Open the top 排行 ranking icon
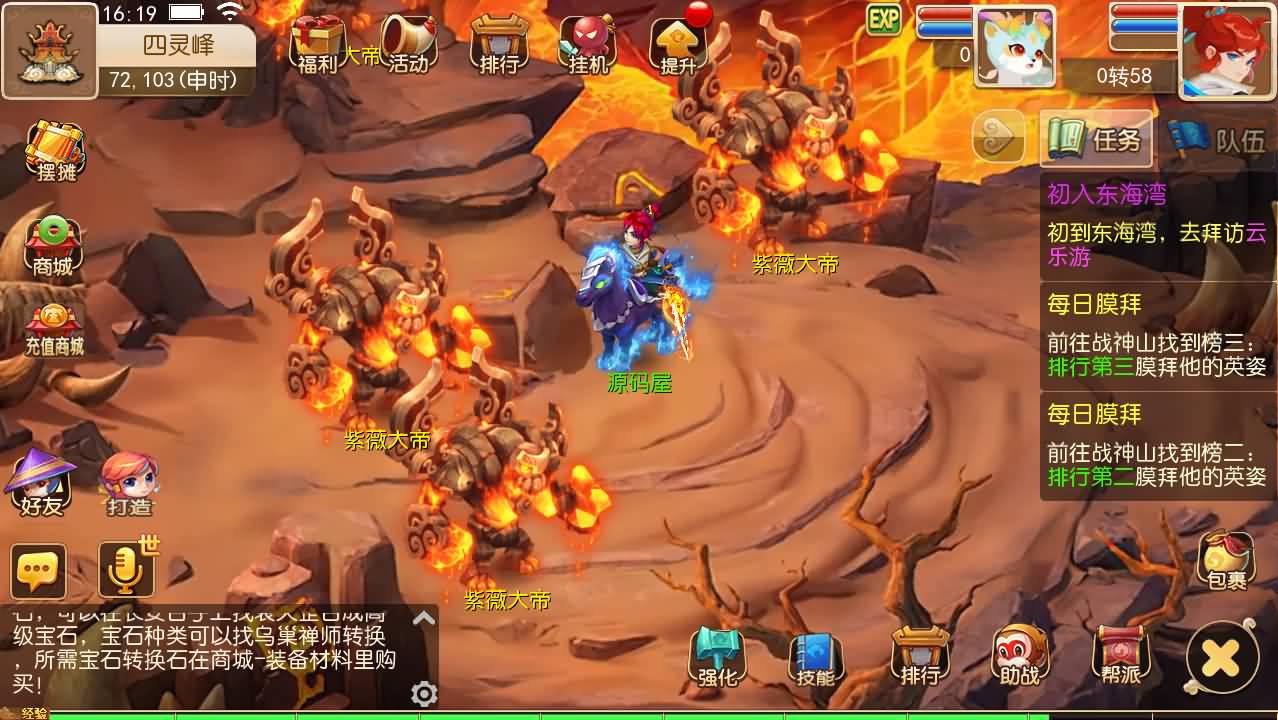Image resolution: width=1278 pixels, height=720 pixels. 499,45
